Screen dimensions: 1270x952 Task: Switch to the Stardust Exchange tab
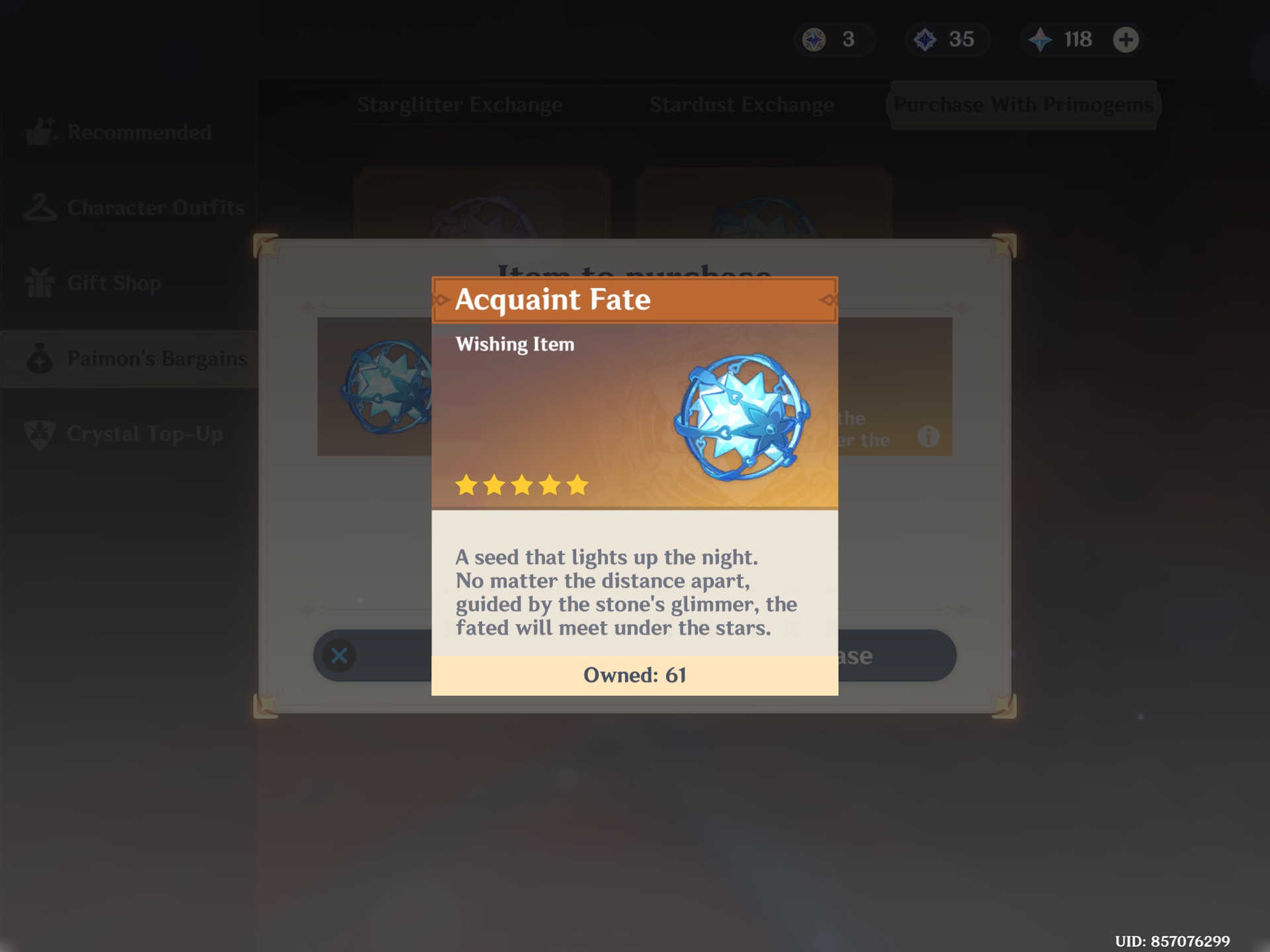(741, 104)
